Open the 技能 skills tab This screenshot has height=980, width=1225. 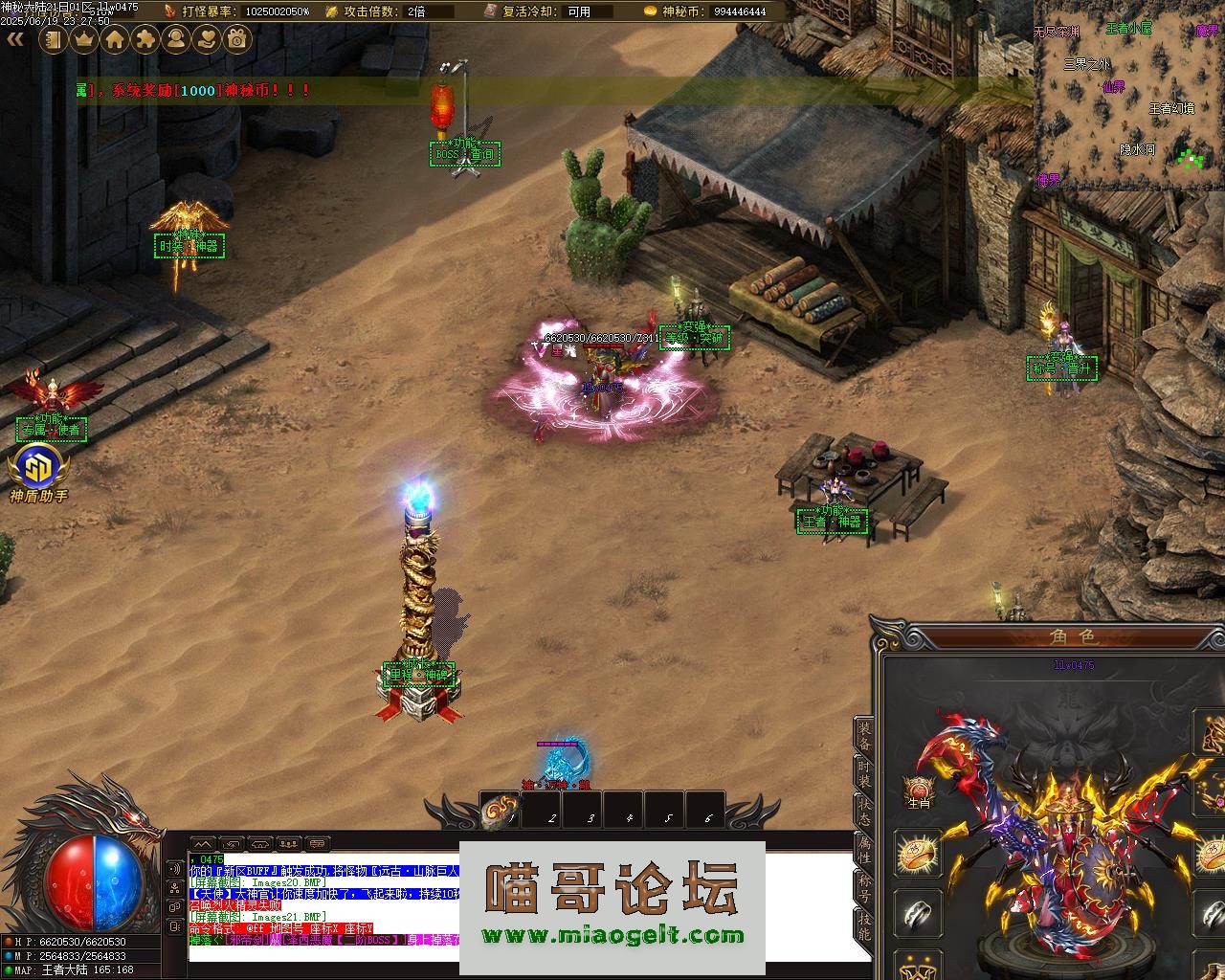pos(864,927)
